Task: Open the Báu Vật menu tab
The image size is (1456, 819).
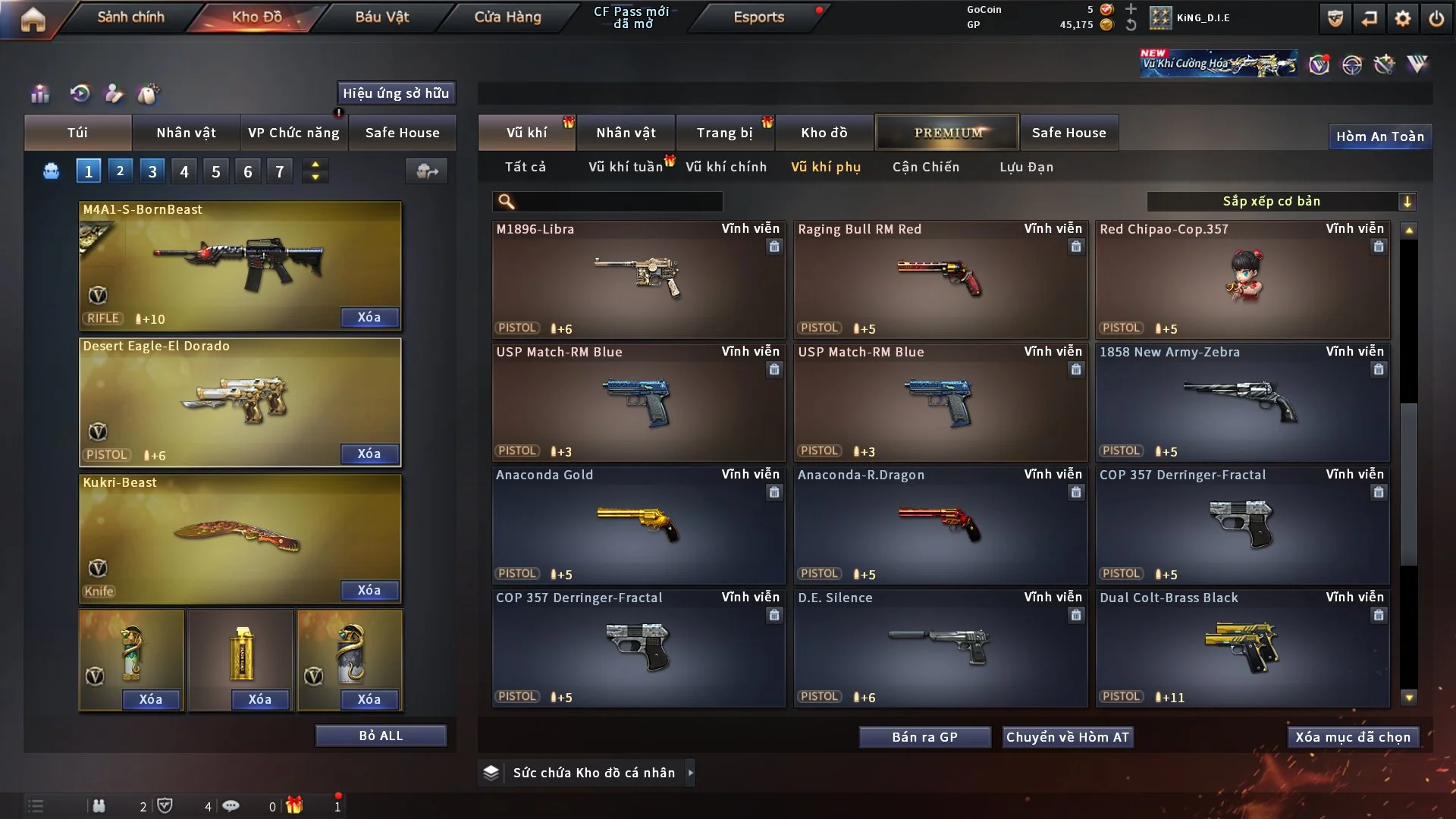Action: click(x=381, y=17)
